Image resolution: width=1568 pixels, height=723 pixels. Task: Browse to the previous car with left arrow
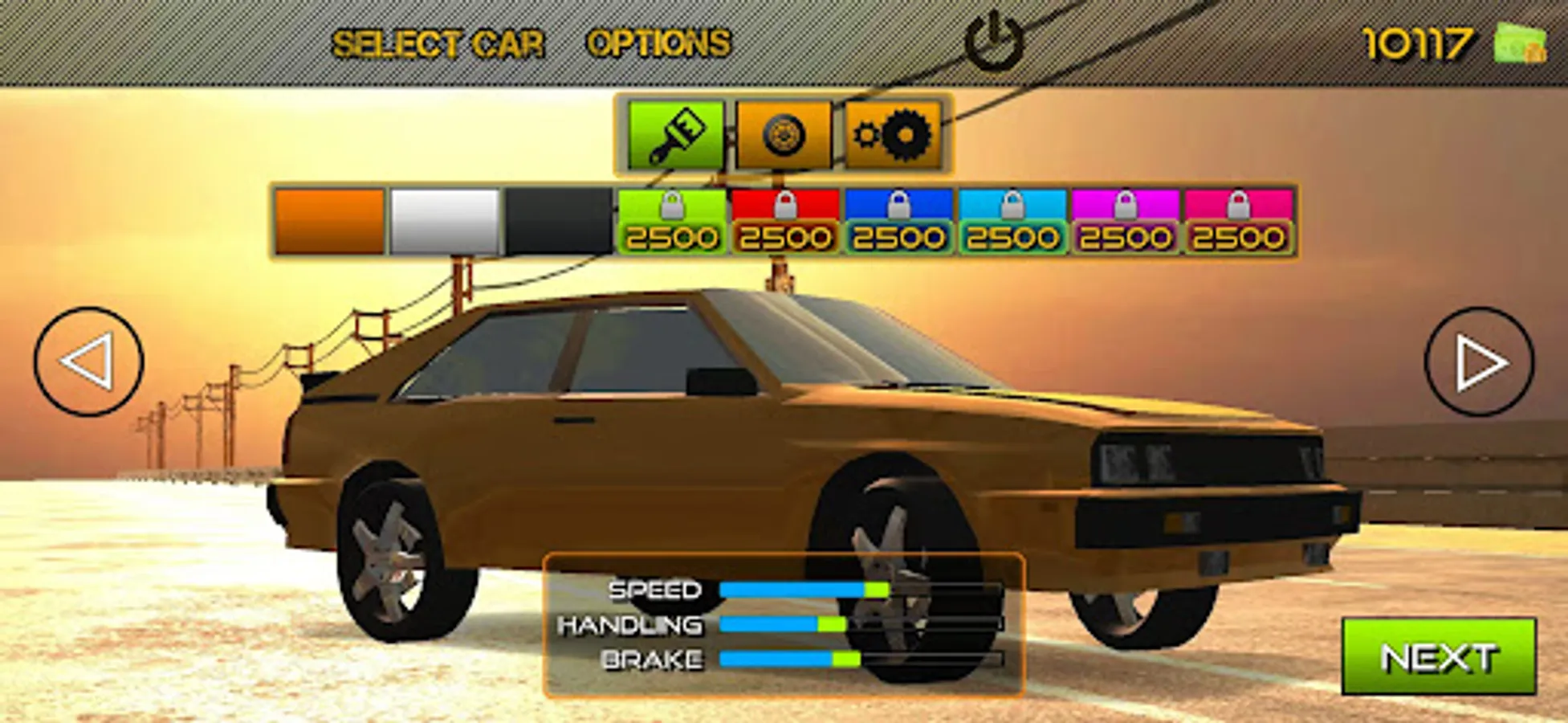(x=87, y=359)
